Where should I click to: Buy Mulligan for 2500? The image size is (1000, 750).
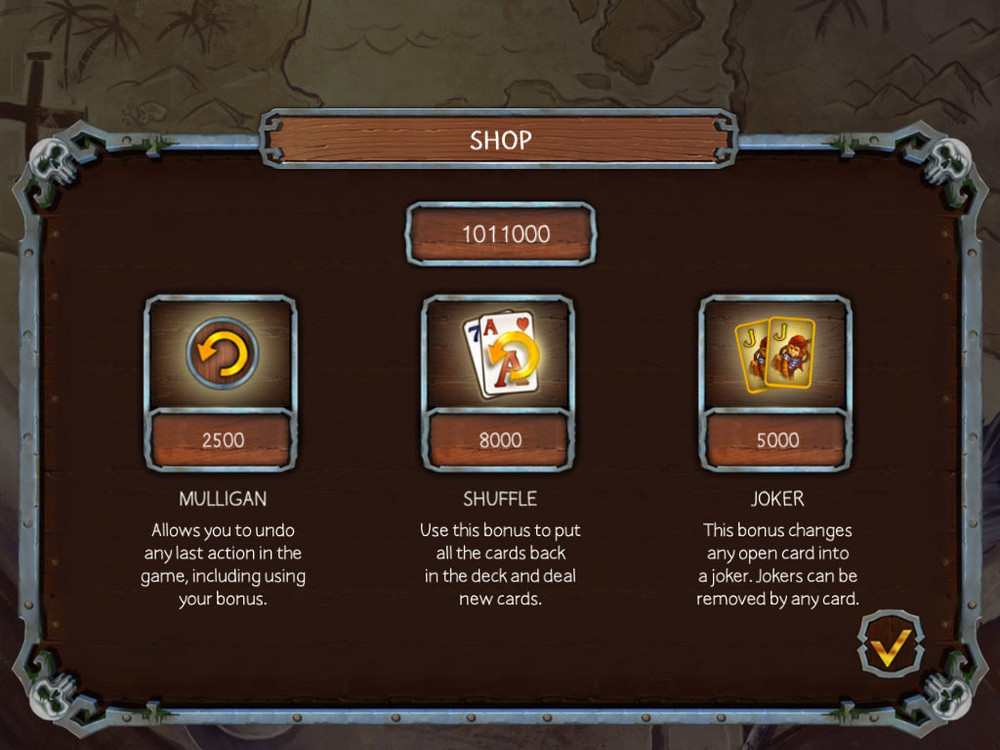222,440
